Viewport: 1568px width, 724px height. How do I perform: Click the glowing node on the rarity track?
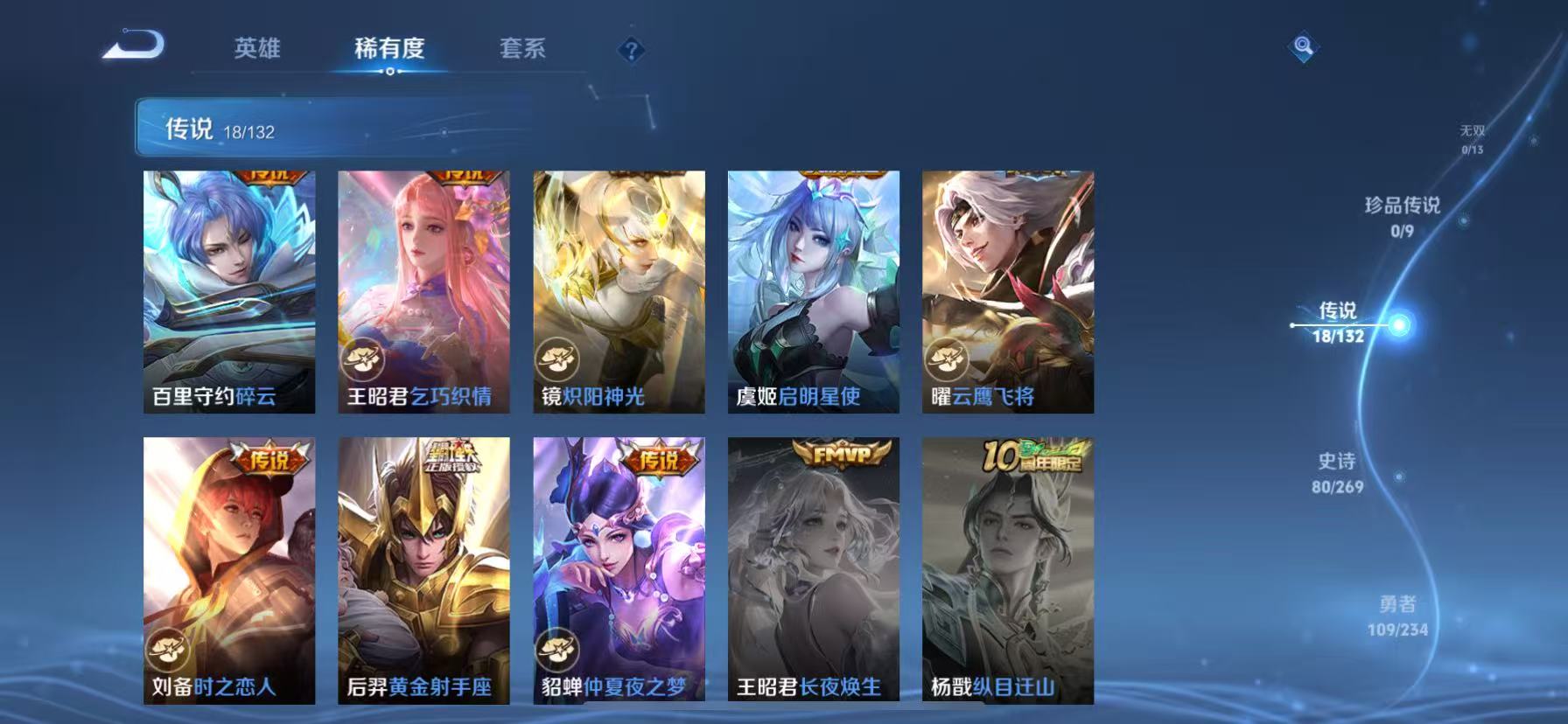pyautogui.click(x=1399, y=326)
